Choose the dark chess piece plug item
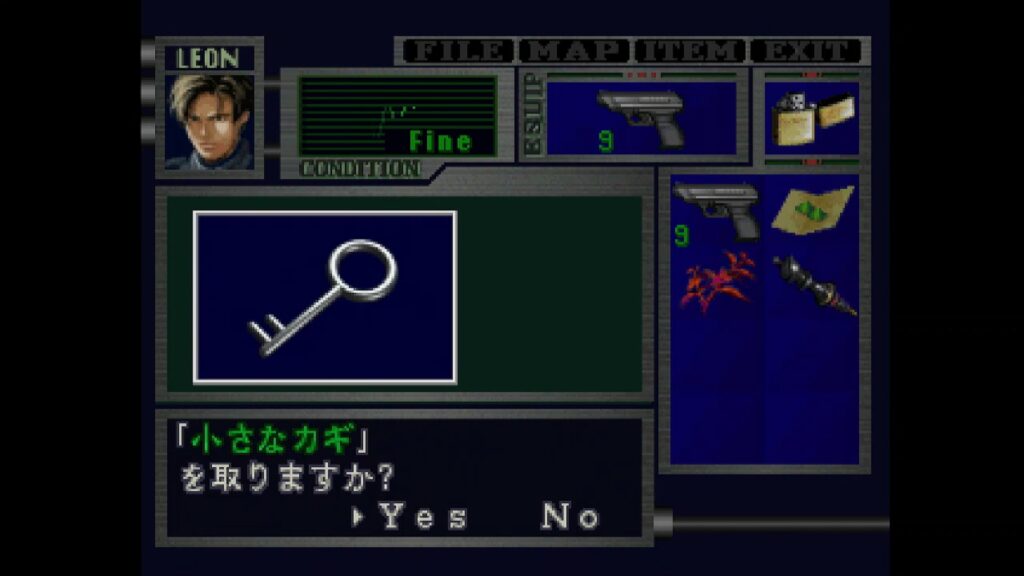 pyautogui.click(x=811, y=283)
